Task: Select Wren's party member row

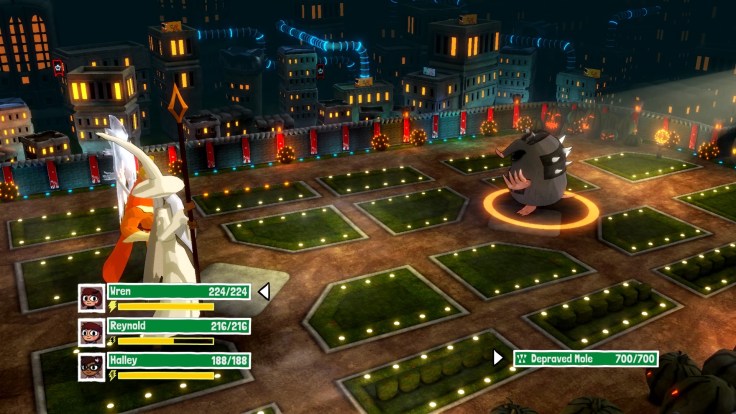Action: [x=178, y=292]
